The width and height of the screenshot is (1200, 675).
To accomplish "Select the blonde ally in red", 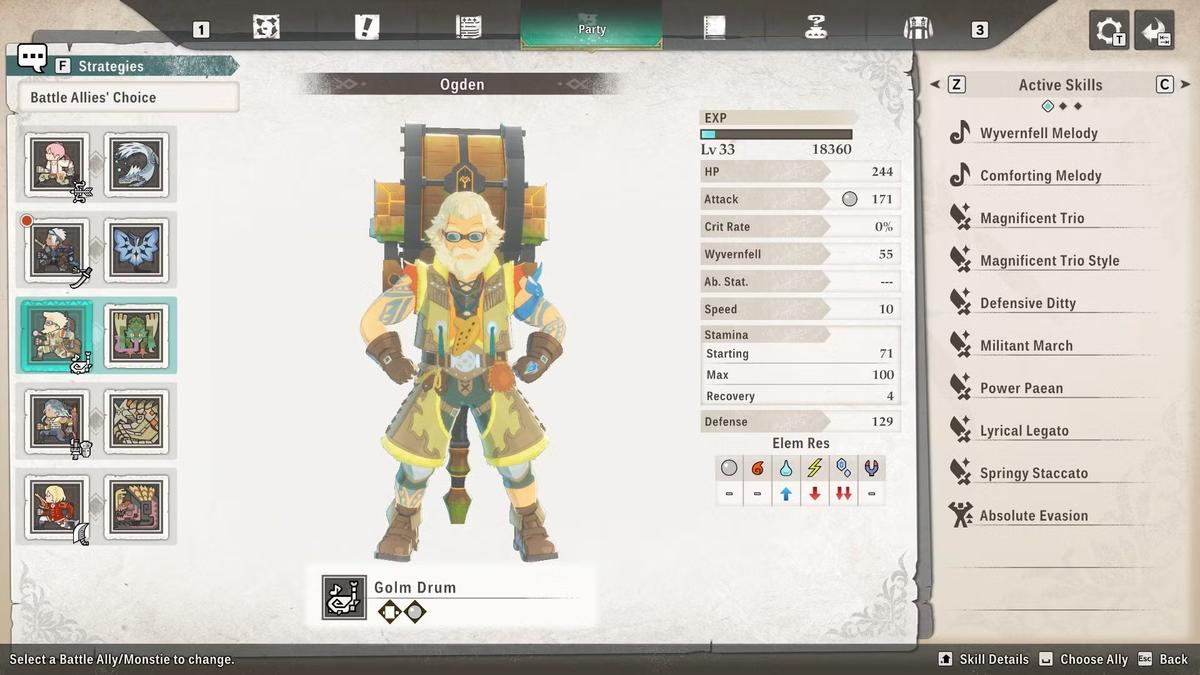I will point(57,506).
